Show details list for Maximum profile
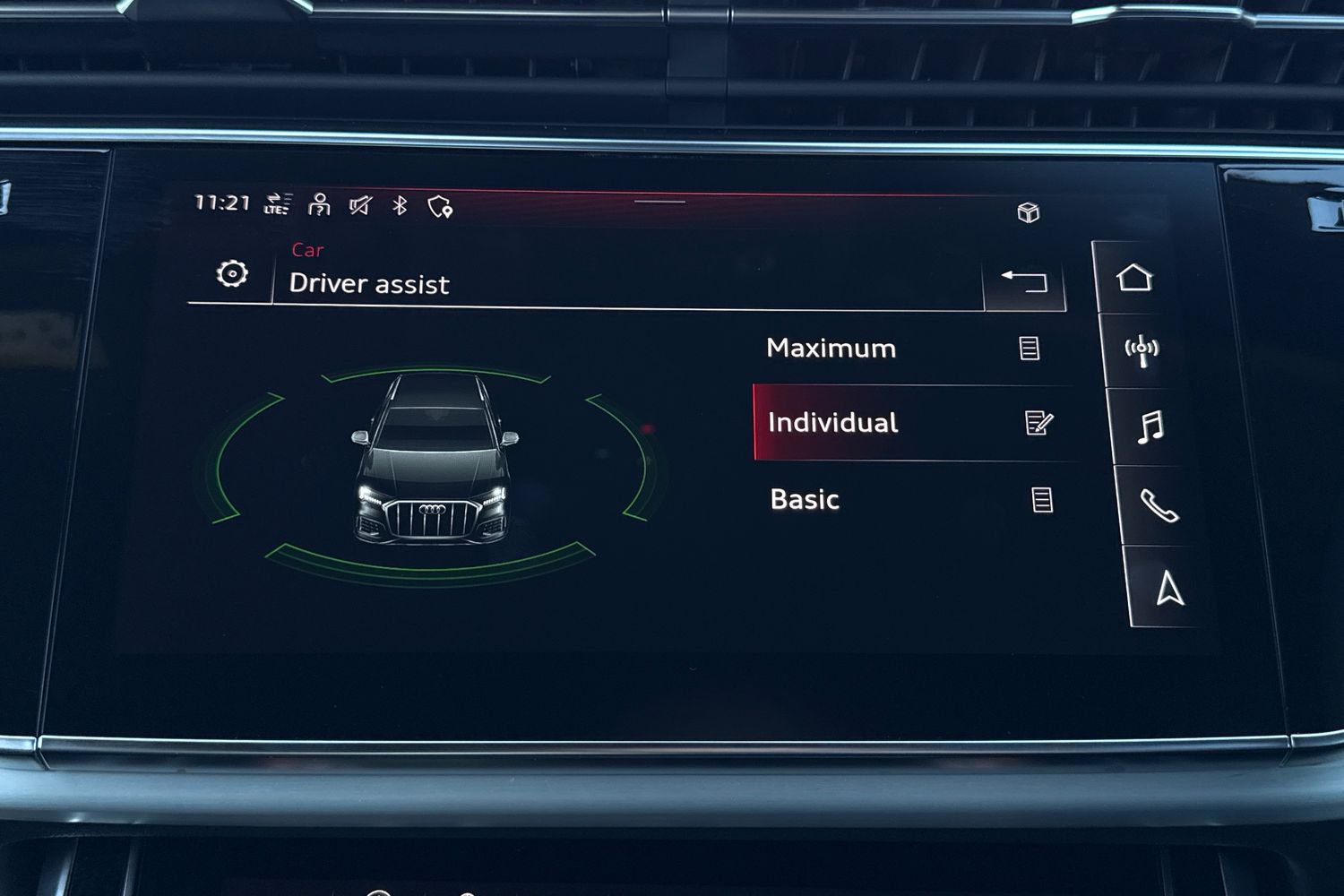 (x=1030, y=348)
